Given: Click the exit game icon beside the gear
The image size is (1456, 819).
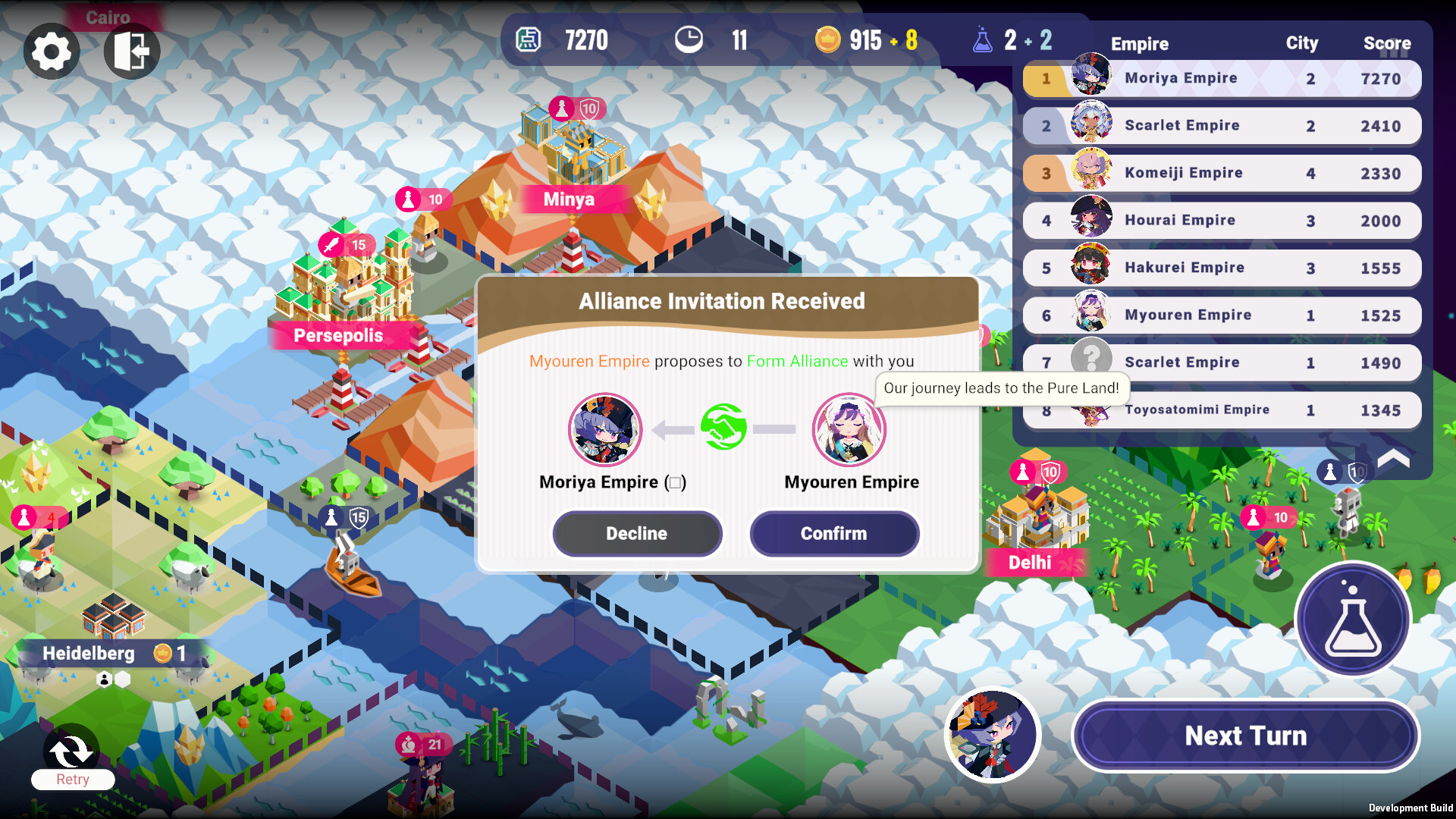Looking at the screenshot, I should click(x=130, y=51).
